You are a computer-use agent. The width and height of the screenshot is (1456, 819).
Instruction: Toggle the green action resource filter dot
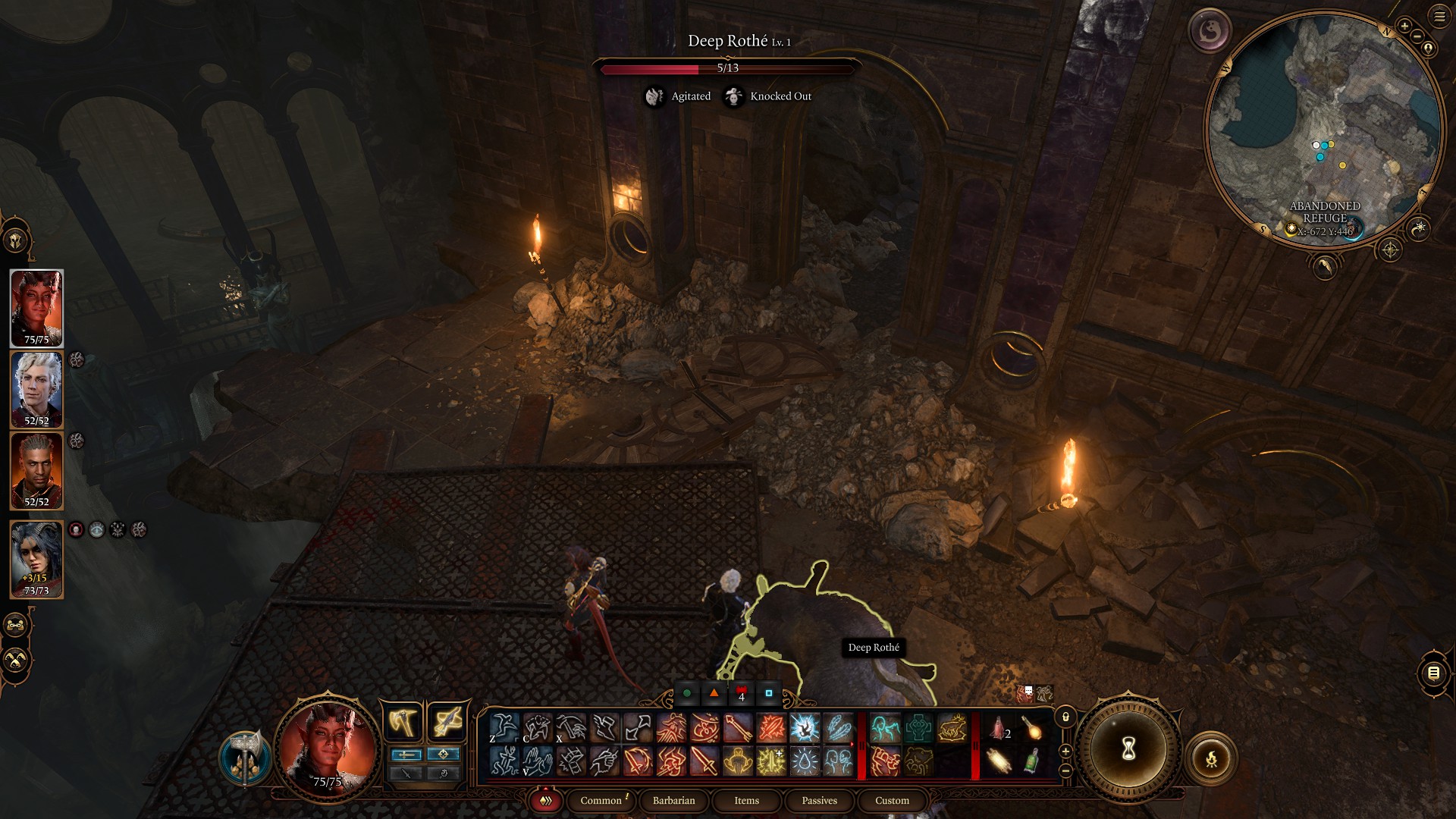point(686,693)
